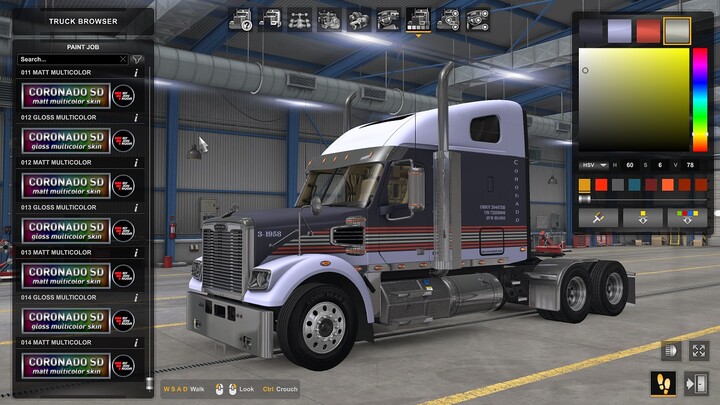The width and height of the screenshot is (720, 405).
Task: Select the lavender color slot
Action: (x=620, y=31)
